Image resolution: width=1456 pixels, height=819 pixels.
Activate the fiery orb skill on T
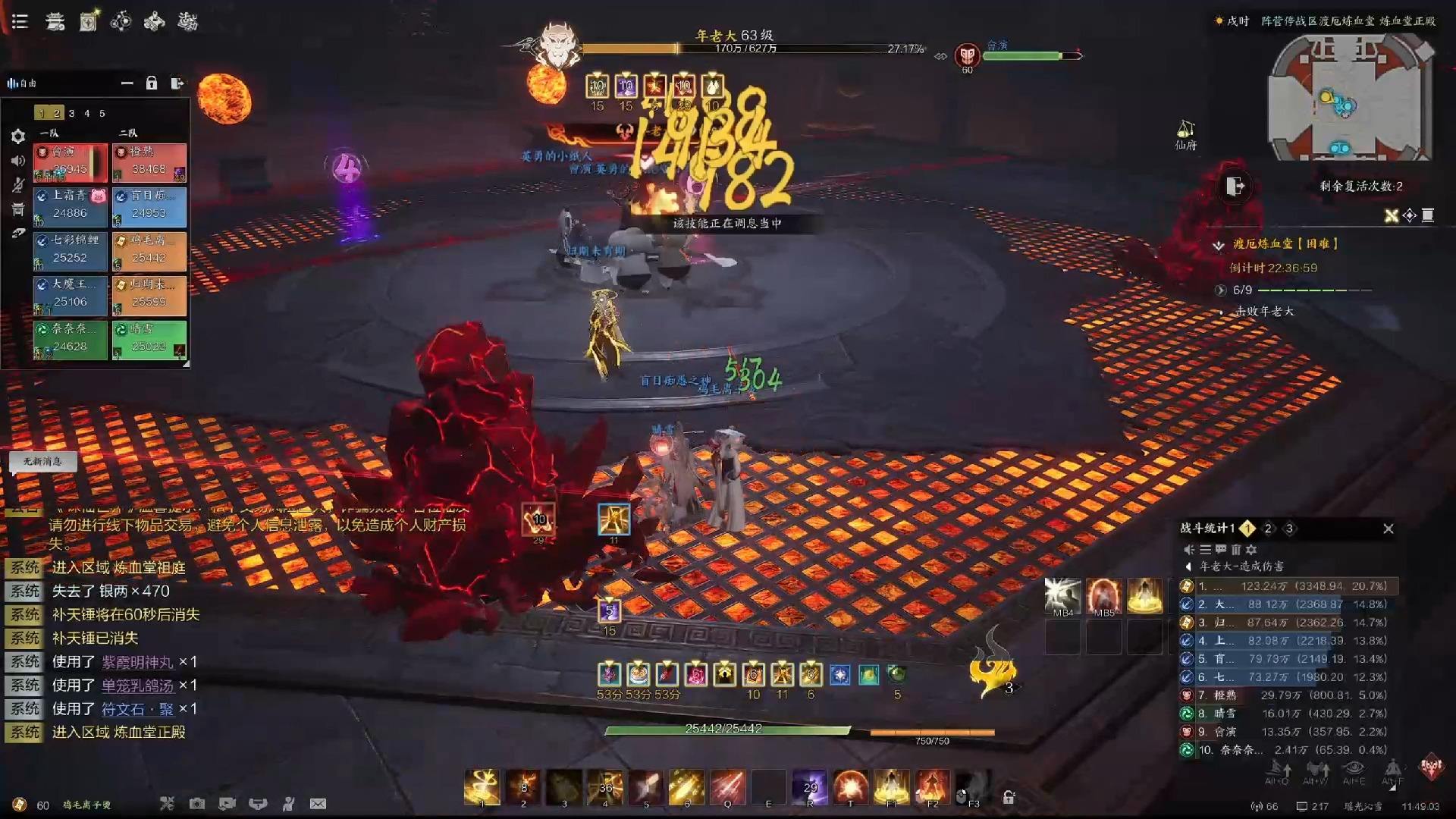(x=850, y=787)
